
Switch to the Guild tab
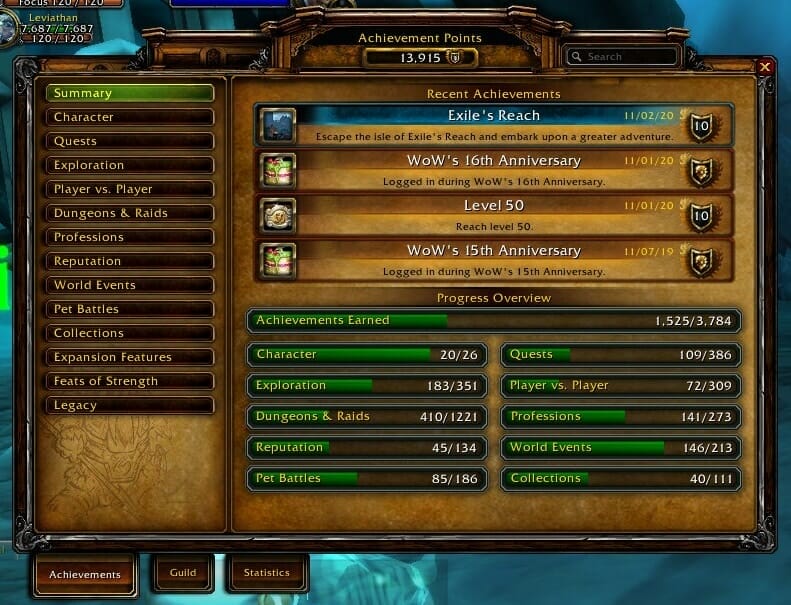[182, 573]
